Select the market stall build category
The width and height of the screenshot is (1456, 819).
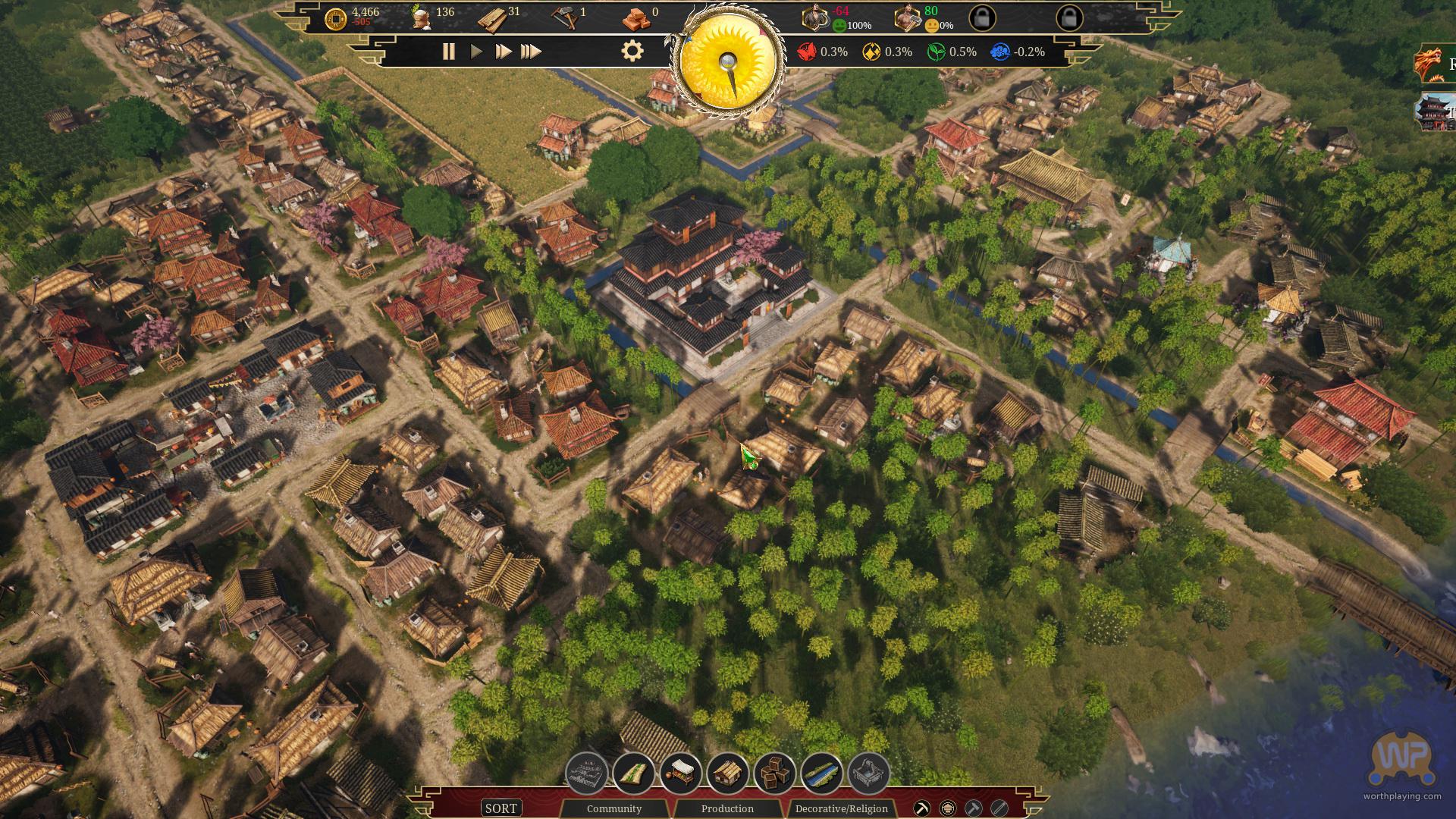pyautogui.click(x=680, y=773)
